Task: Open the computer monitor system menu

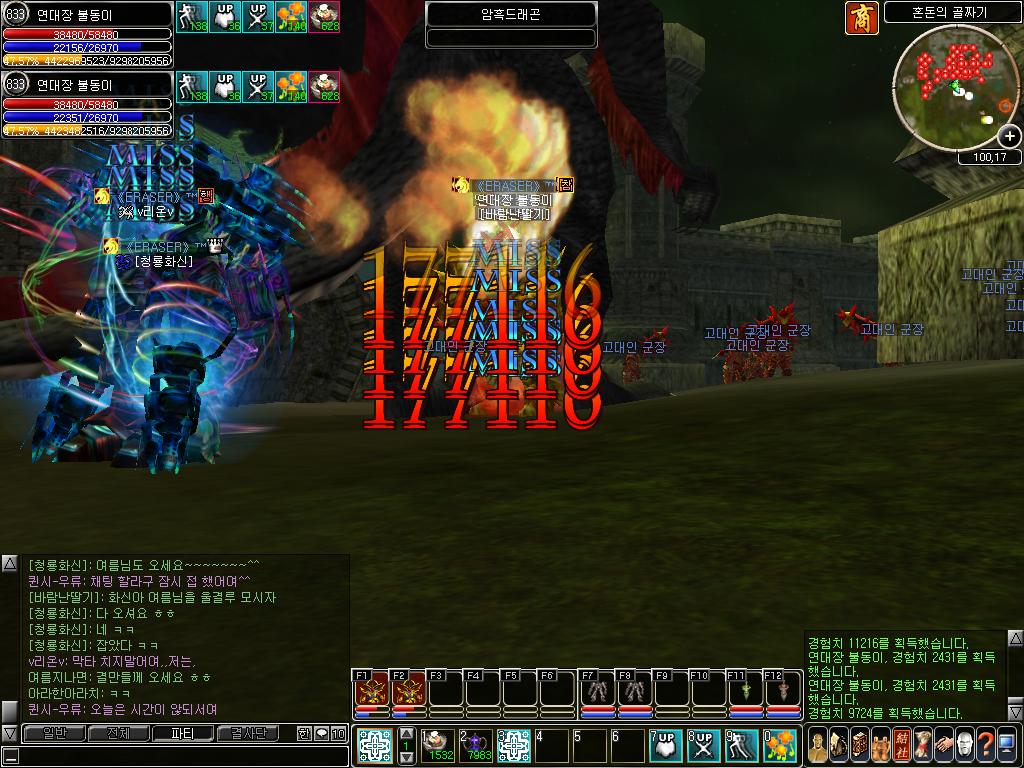Action: tap(1007, 745)
